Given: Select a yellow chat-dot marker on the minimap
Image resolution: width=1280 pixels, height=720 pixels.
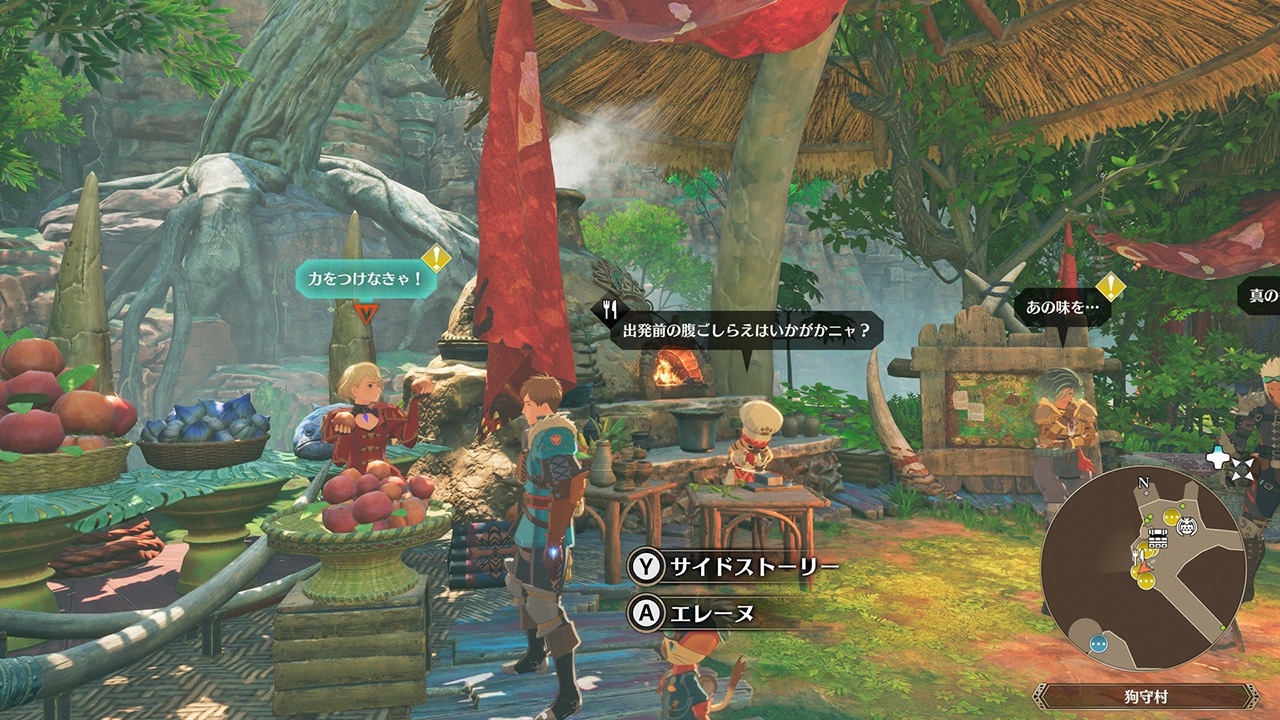Looking at the screenshot, I should click(x=1171, y=517).
